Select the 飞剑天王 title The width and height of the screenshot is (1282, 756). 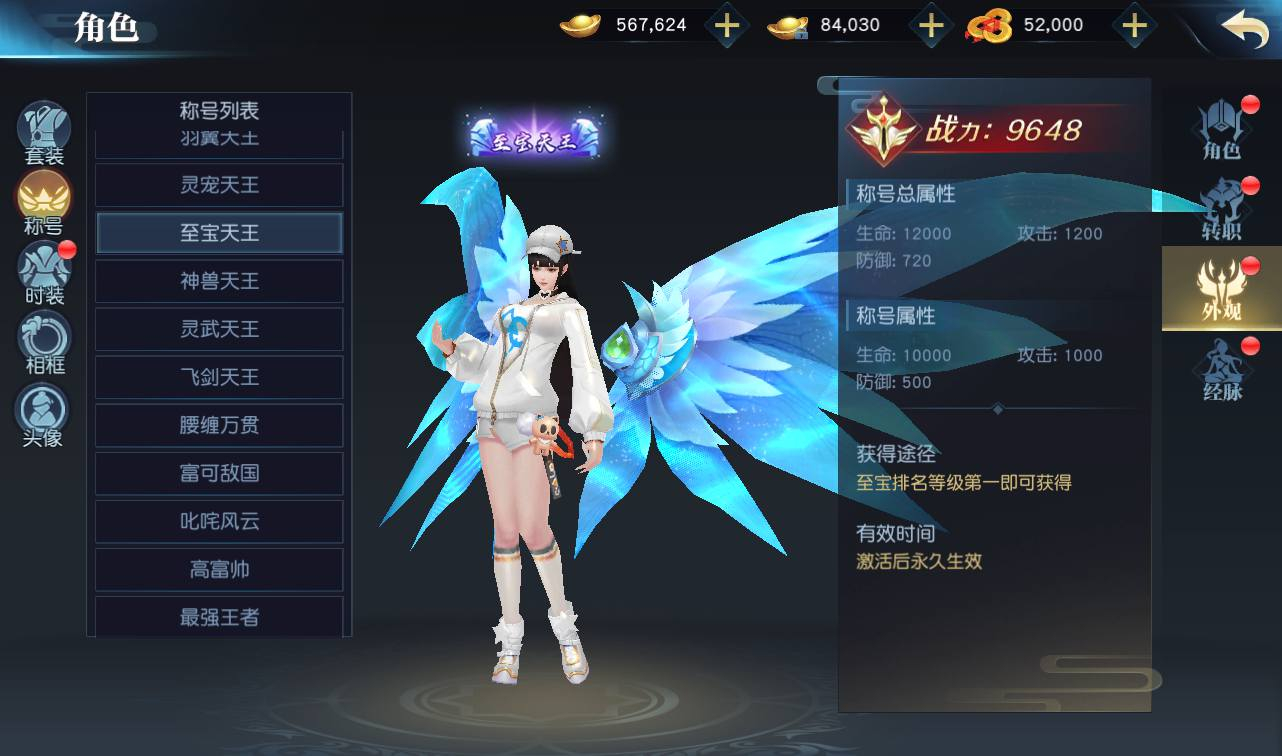pyautogui.click(x=219, y=377)
